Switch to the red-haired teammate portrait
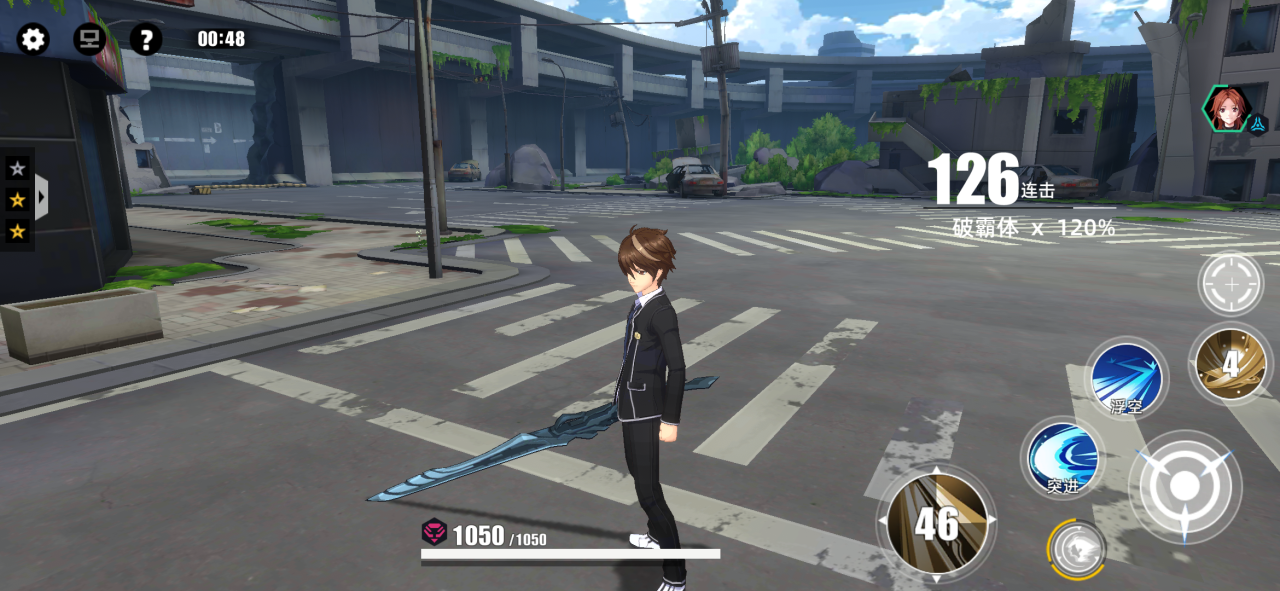This screenshot has width=1280, height=591. coord(1227,109)
